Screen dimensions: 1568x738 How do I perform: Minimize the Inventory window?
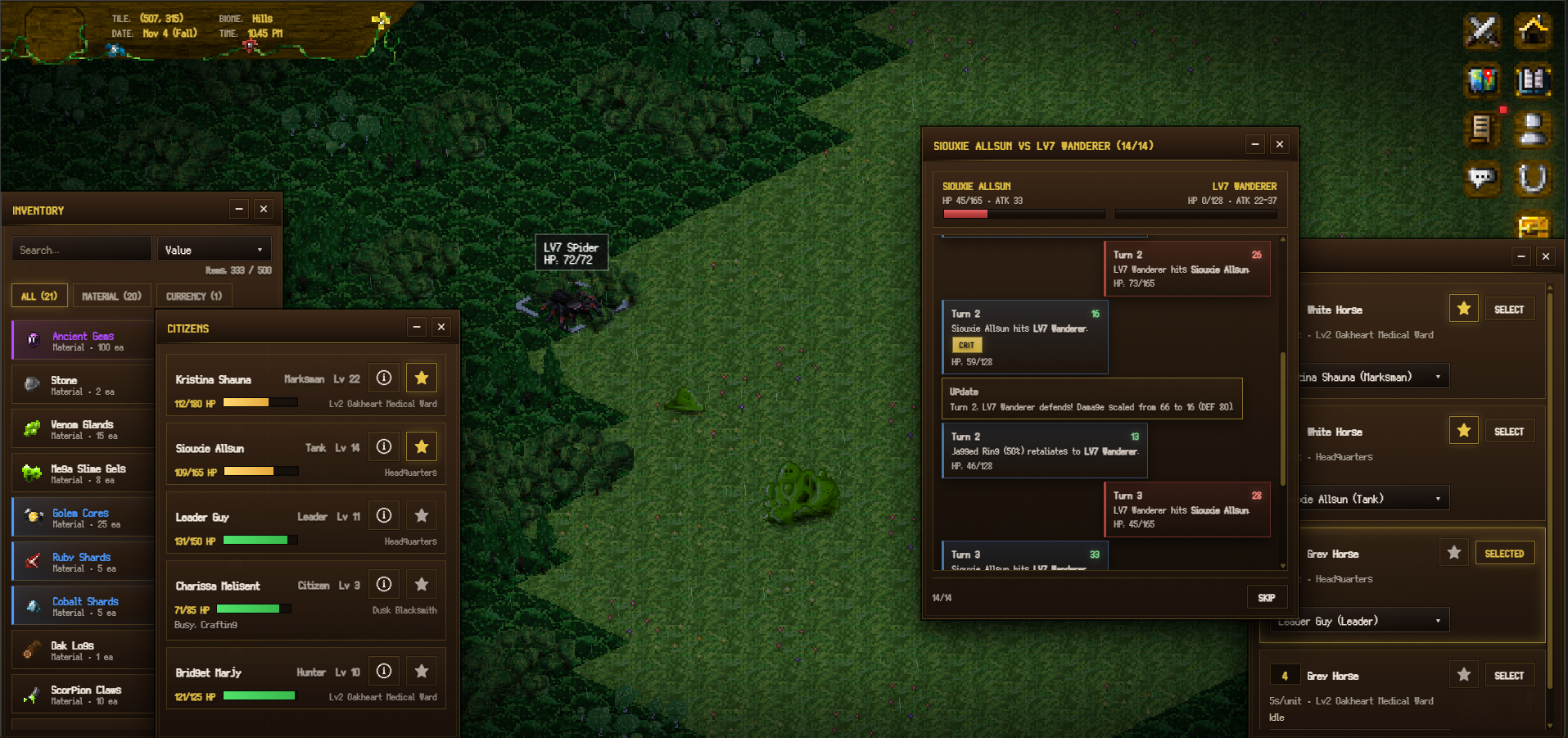click(x=239, y=210)
